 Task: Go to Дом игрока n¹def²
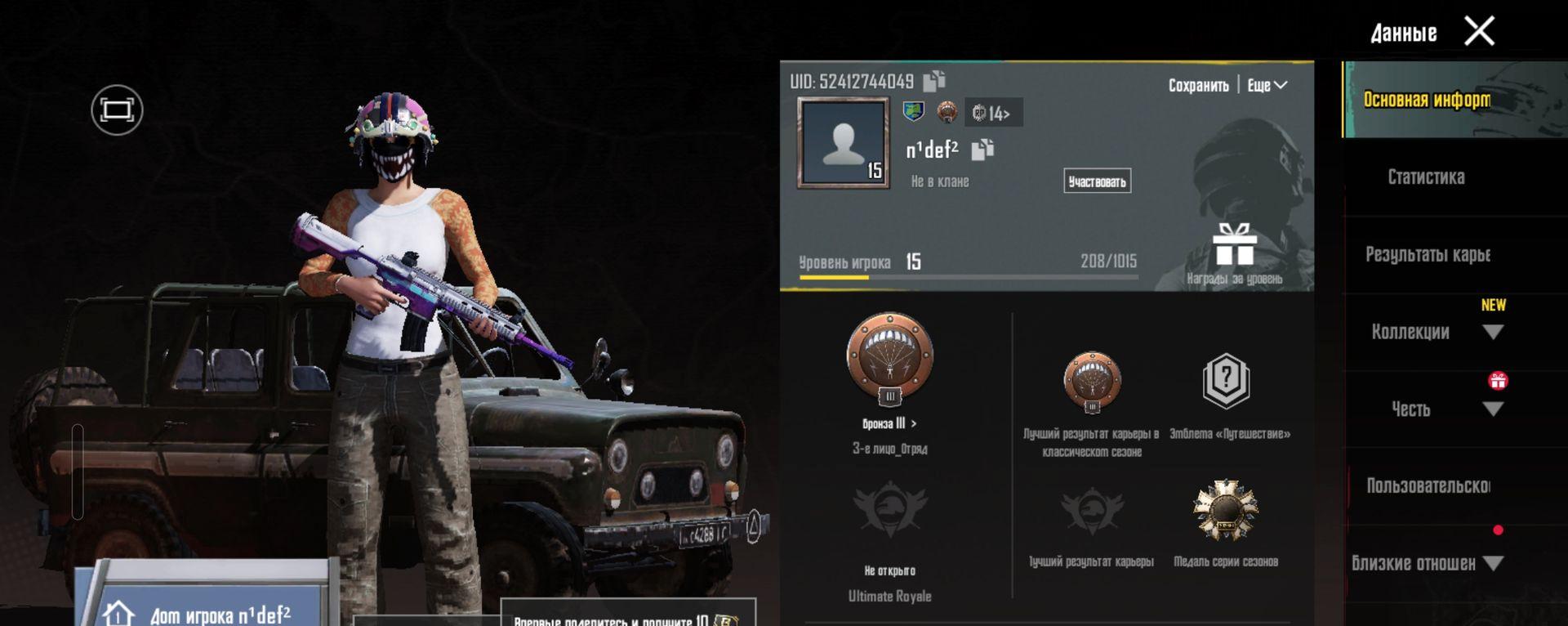click(208, 613)
